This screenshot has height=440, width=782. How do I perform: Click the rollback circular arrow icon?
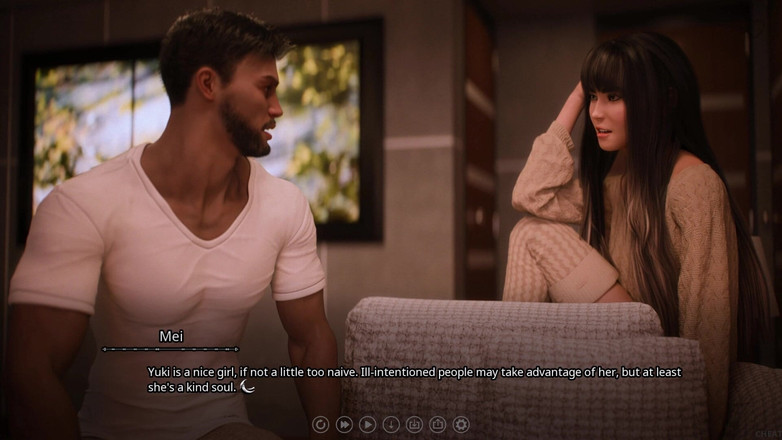320,425
